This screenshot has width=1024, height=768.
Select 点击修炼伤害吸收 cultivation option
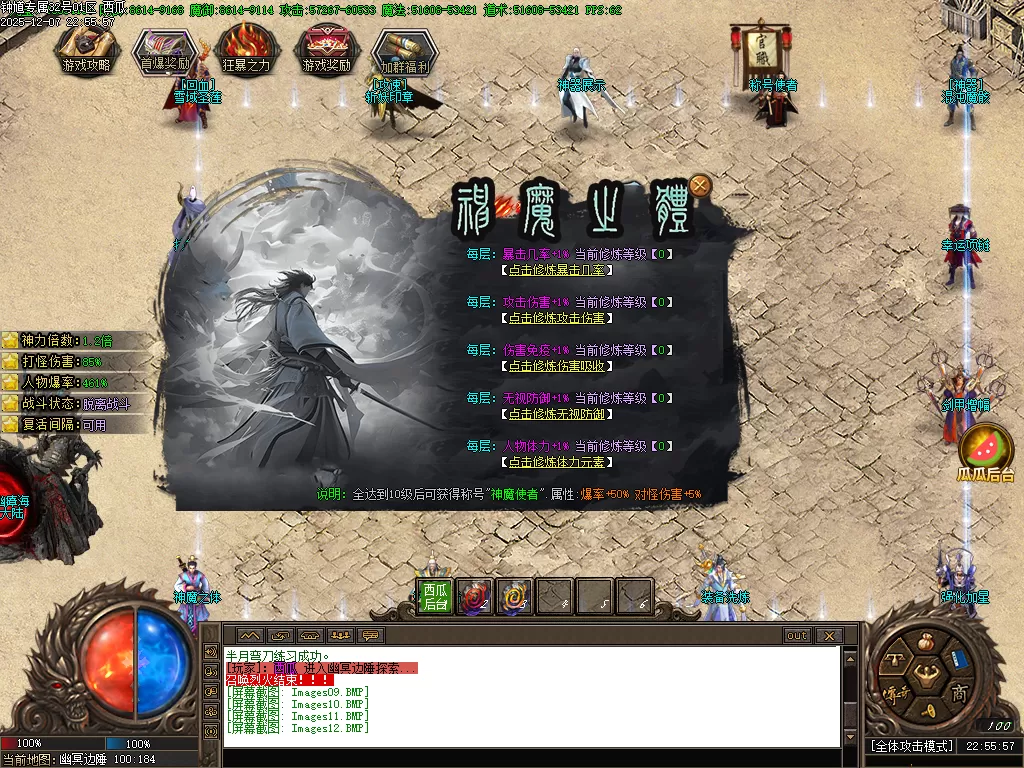557,366
